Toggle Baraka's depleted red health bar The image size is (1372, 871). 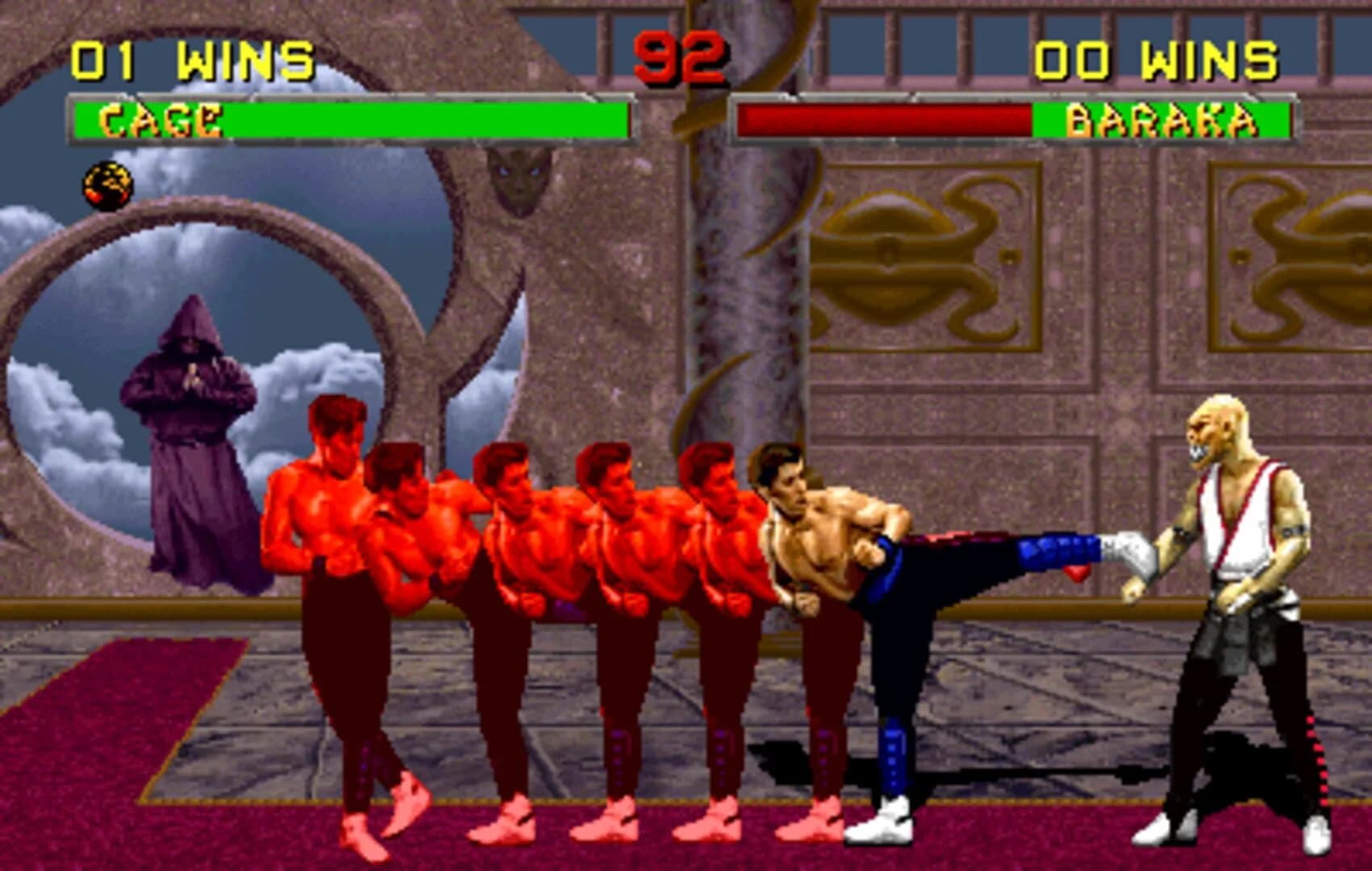[887, 119]
